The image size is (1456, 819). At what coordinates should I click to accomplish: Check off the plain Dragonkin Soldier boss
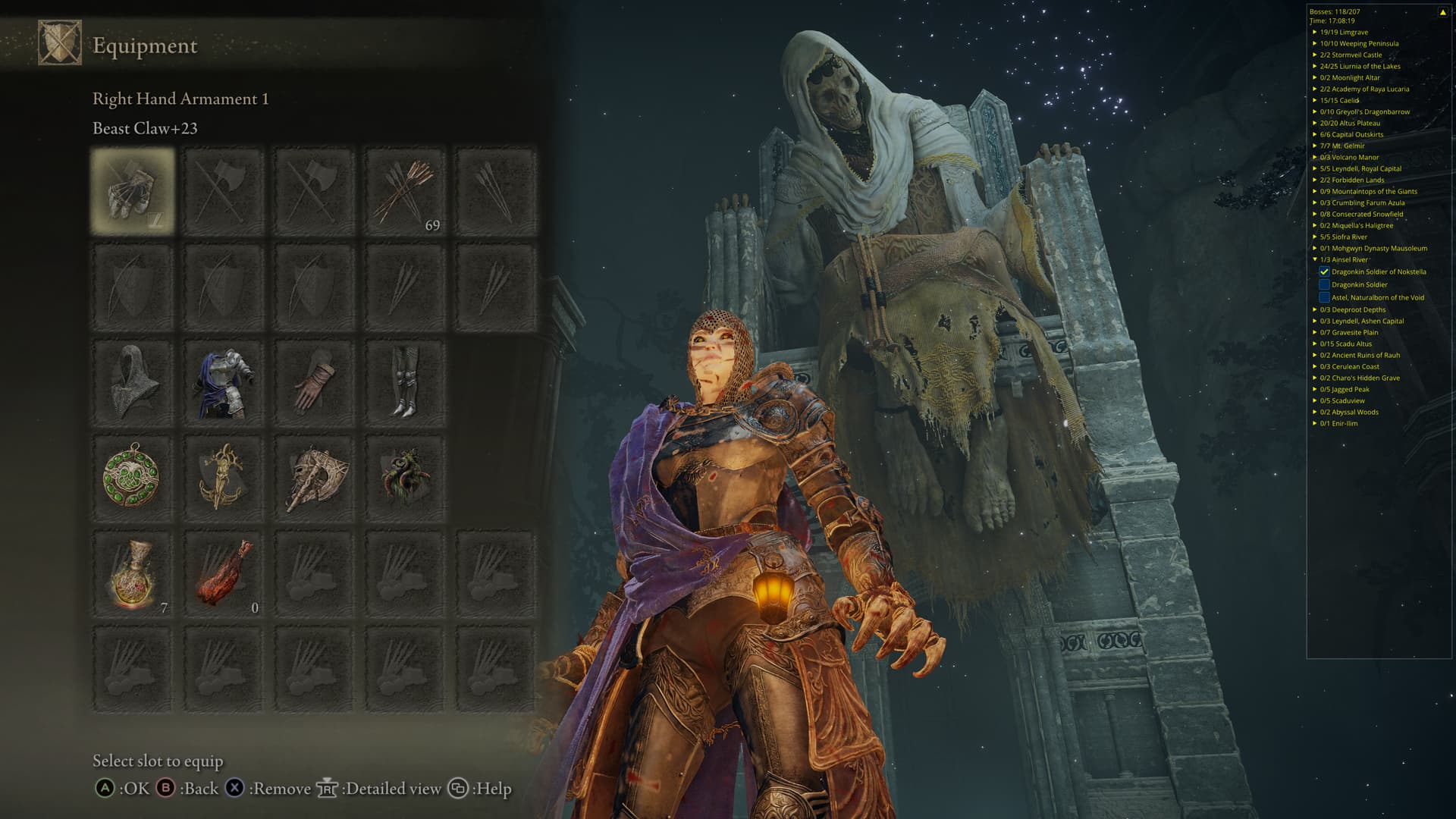(1324, 284)
